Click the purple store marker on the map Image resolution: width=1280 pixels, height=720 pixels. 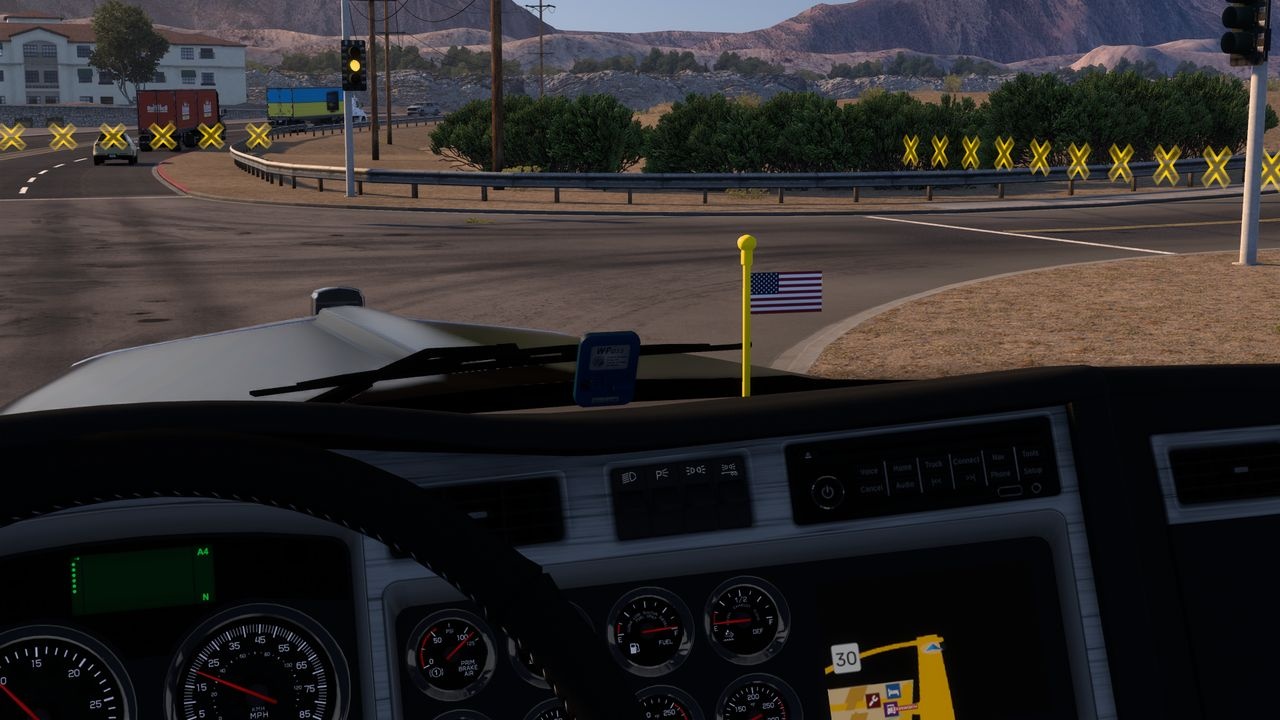tap(891, 708)
